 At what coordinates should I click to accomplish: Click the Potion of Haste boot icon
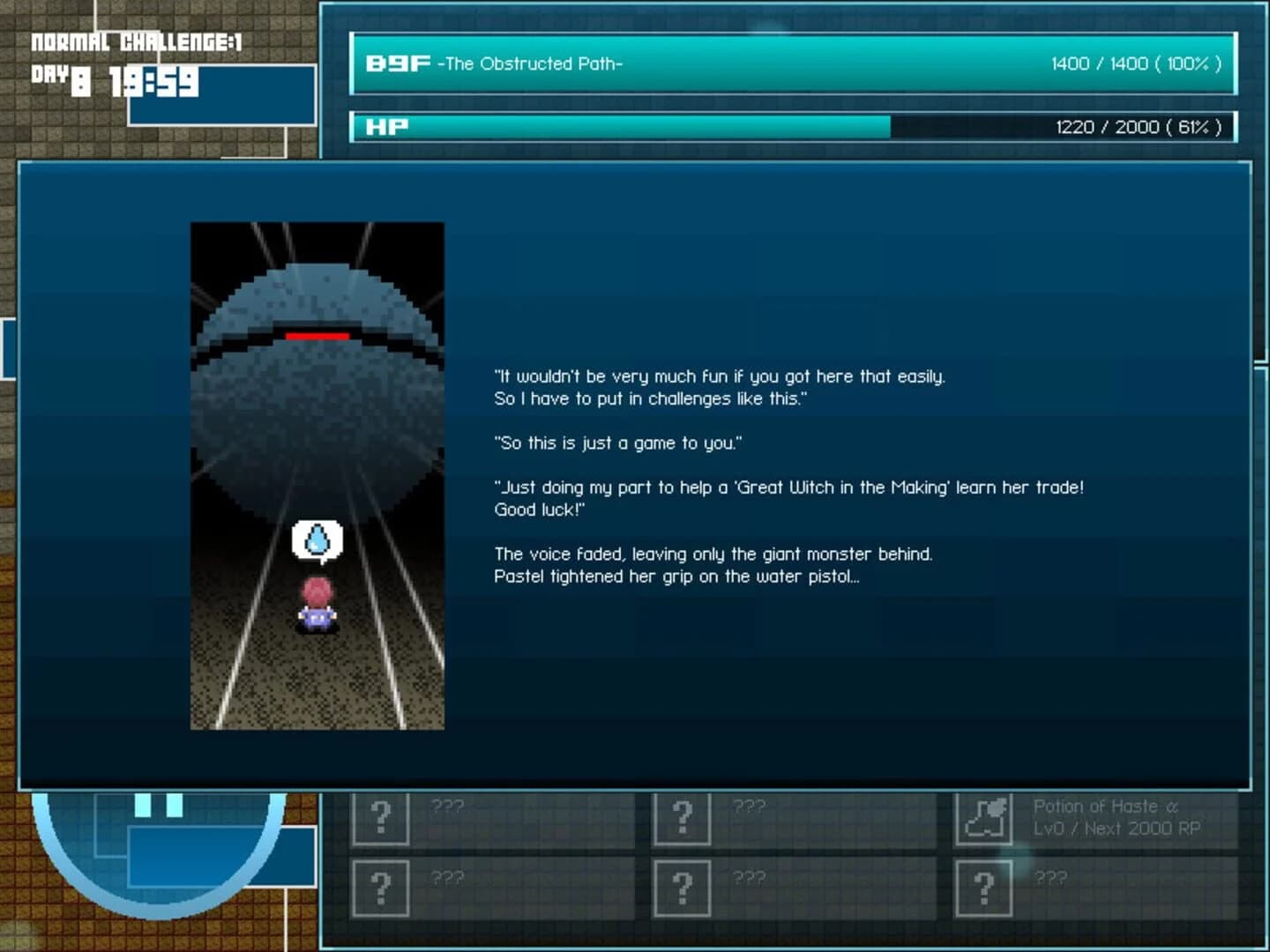pyautogui.click(x=982, y=817)
